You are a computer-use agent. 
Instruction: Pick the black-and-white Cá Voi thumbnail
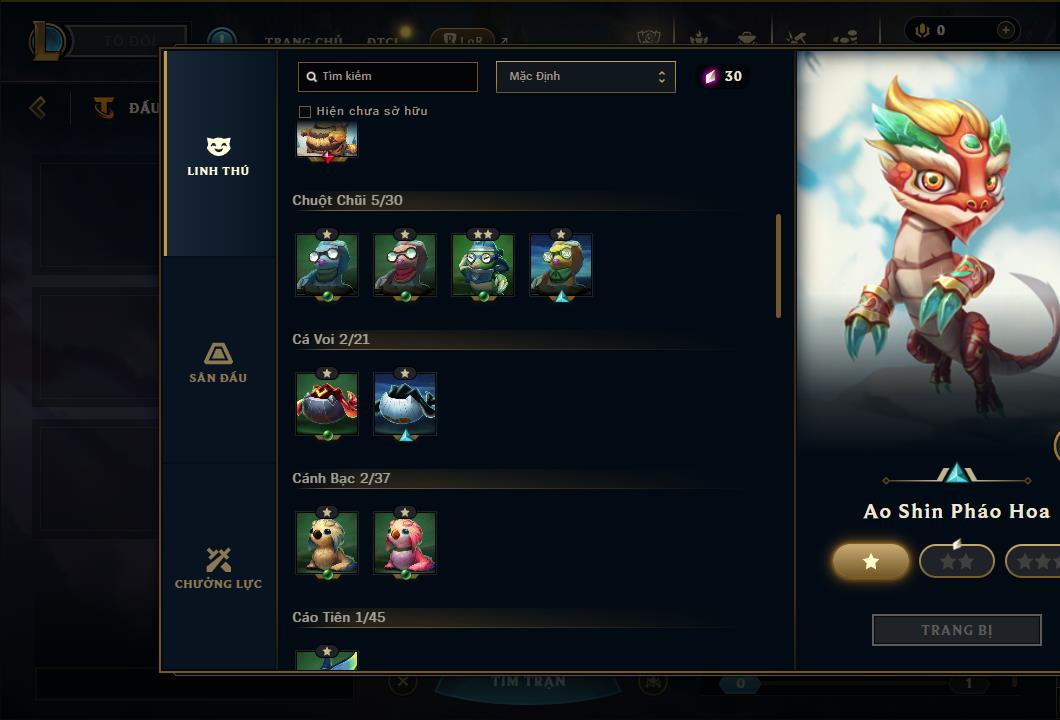[x=405, y=404]
